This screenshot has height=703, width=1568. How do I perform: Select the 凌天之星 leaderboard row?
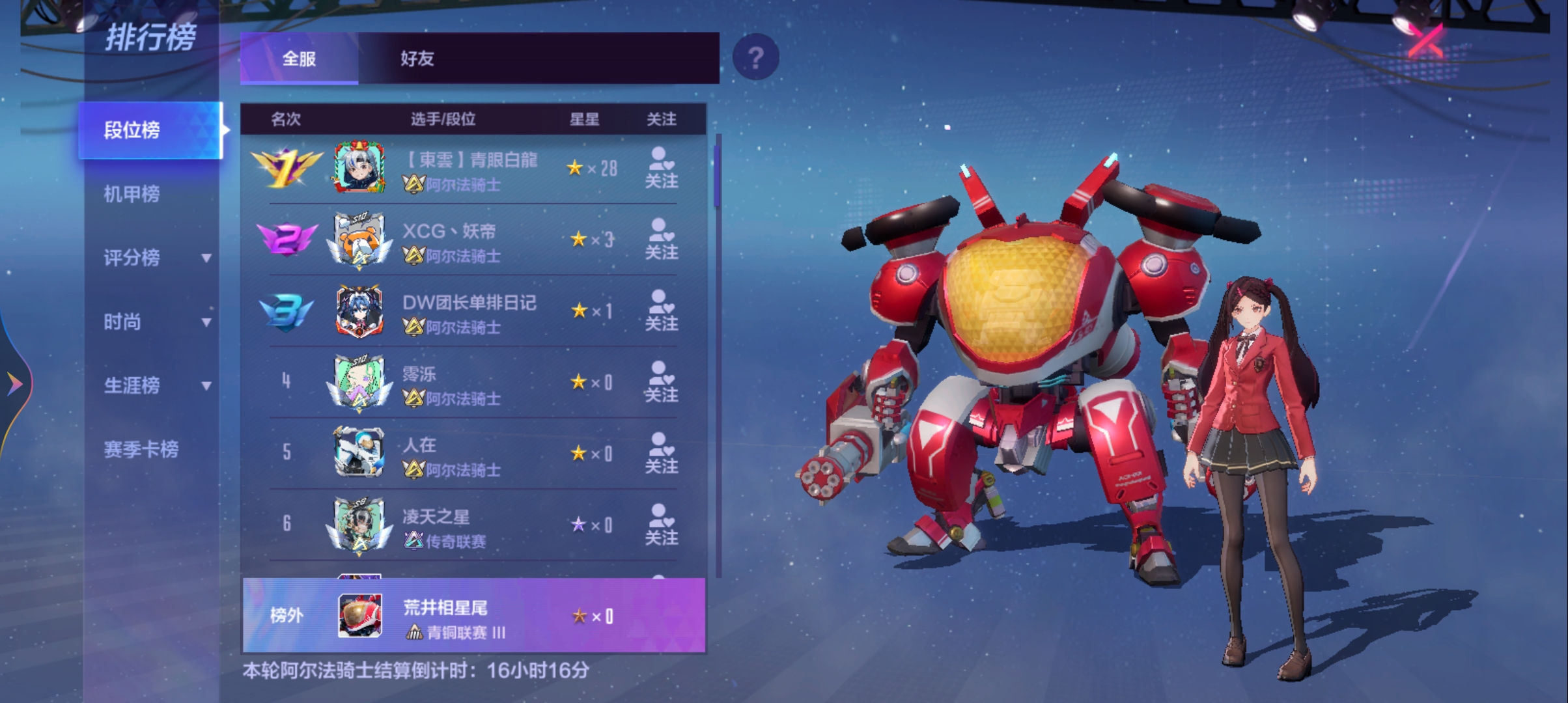pos(469,525)
